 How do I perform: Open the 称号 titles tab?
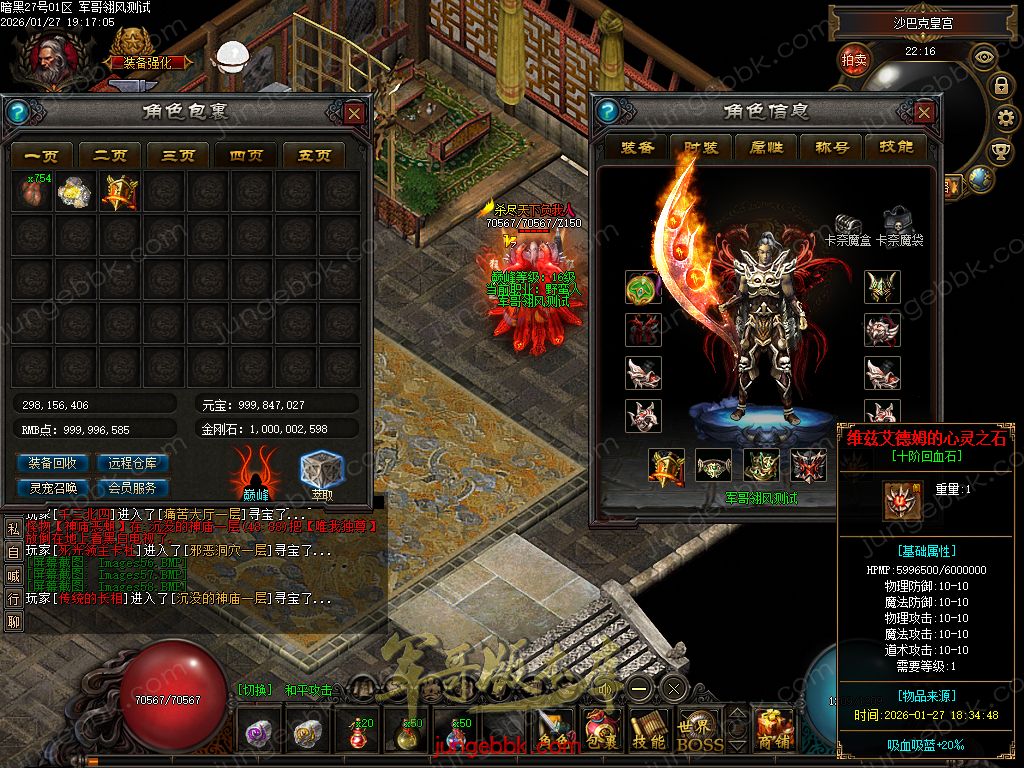tap(831, 147)
